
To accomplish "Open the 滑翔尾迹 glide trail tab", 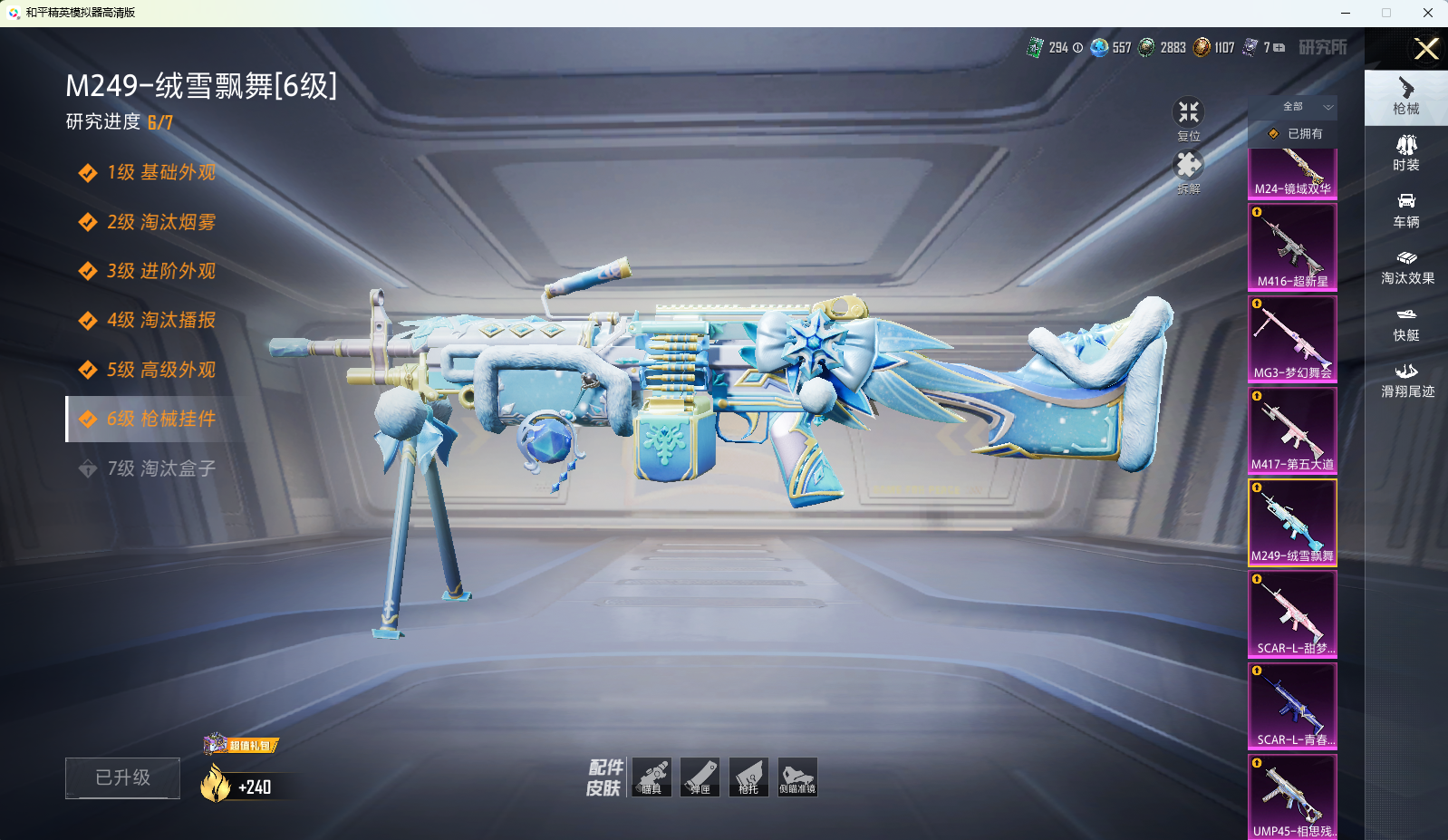I will tap(1406, 380).
